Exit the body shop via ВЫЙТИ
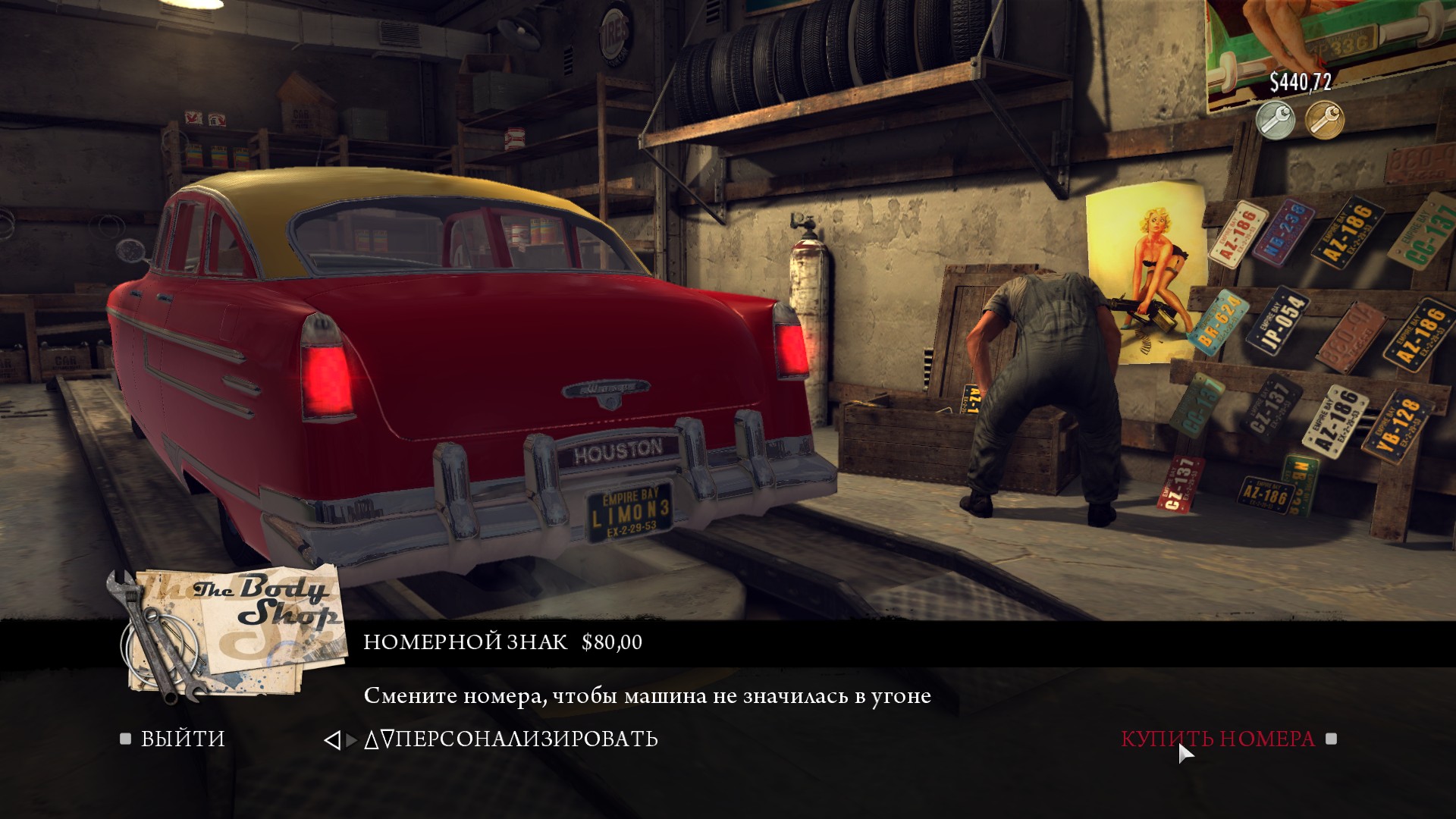 (x=182, y=739)
